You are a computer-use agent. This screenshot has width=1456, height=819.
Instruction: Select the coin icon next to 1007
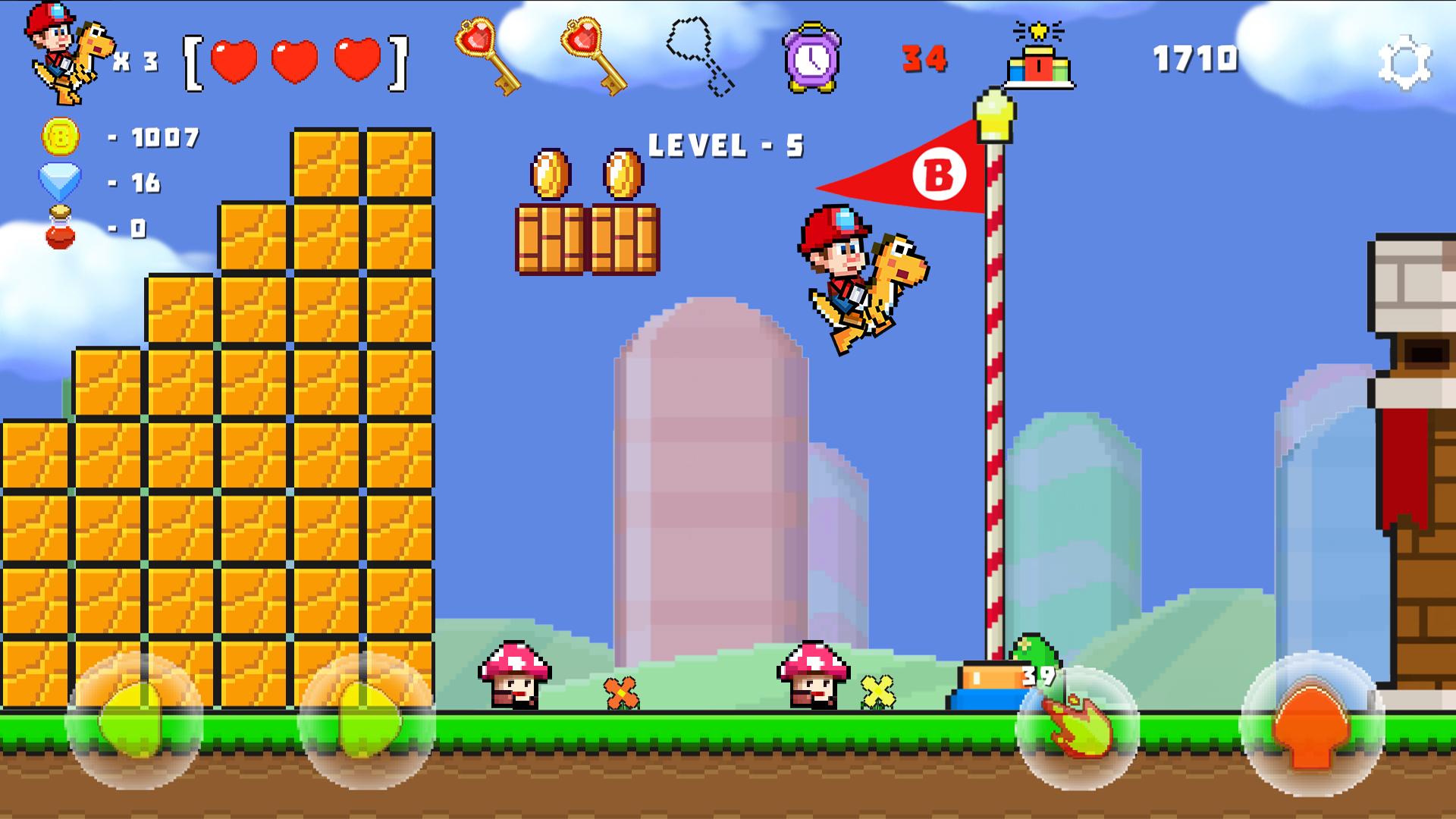coord(61,138)
